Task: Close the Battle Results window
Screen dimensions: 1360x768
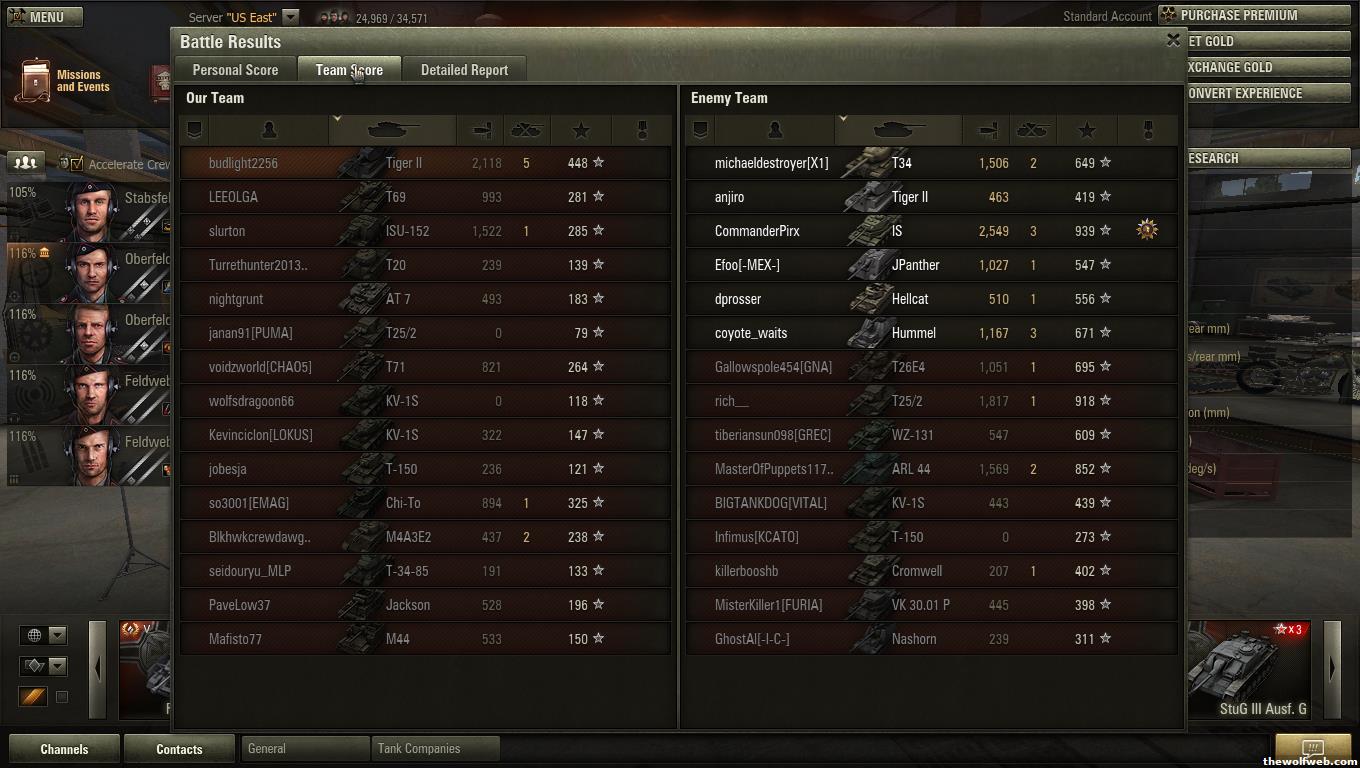Action: click(1173, 40)
